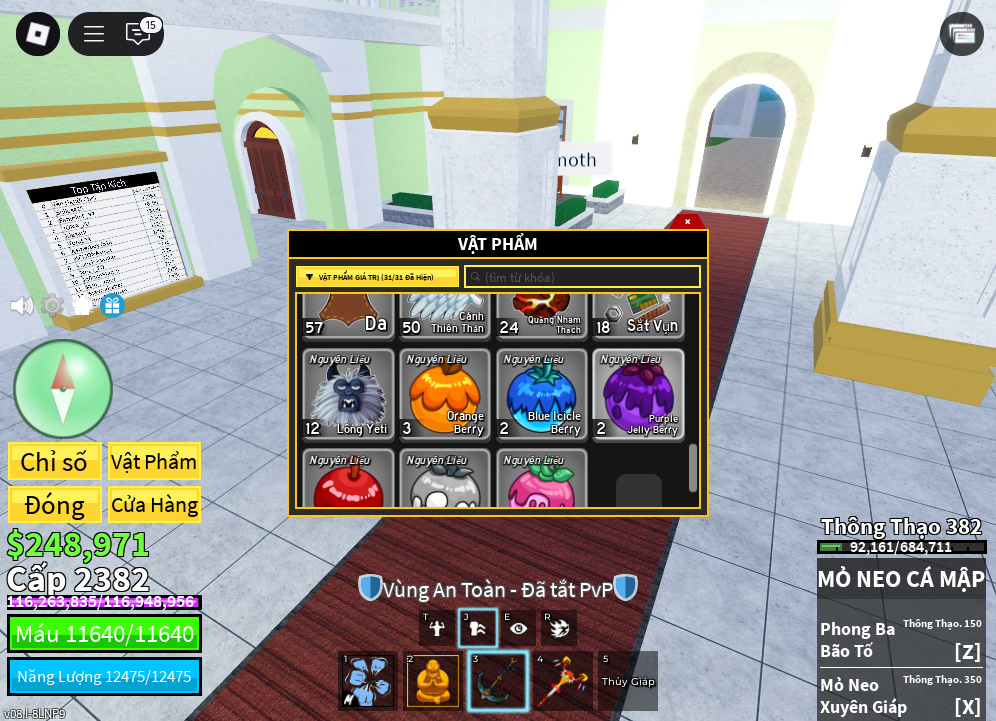Choose the Orange Berry item
The width and height of the screenshot is (996, 721).
pos(445,395)
